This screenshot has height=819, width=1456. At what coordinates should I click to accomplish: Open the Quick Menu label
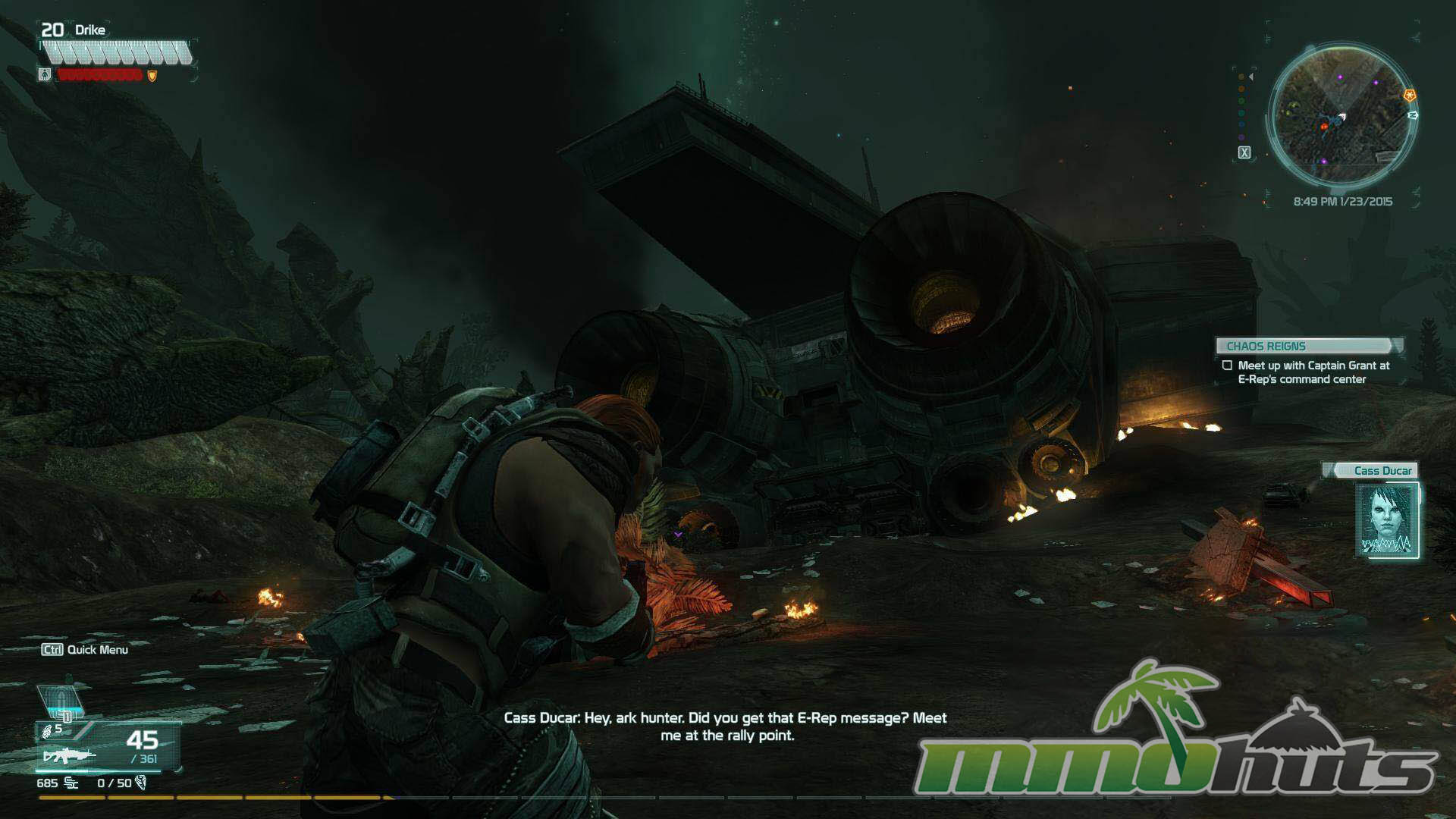point(85,649)
